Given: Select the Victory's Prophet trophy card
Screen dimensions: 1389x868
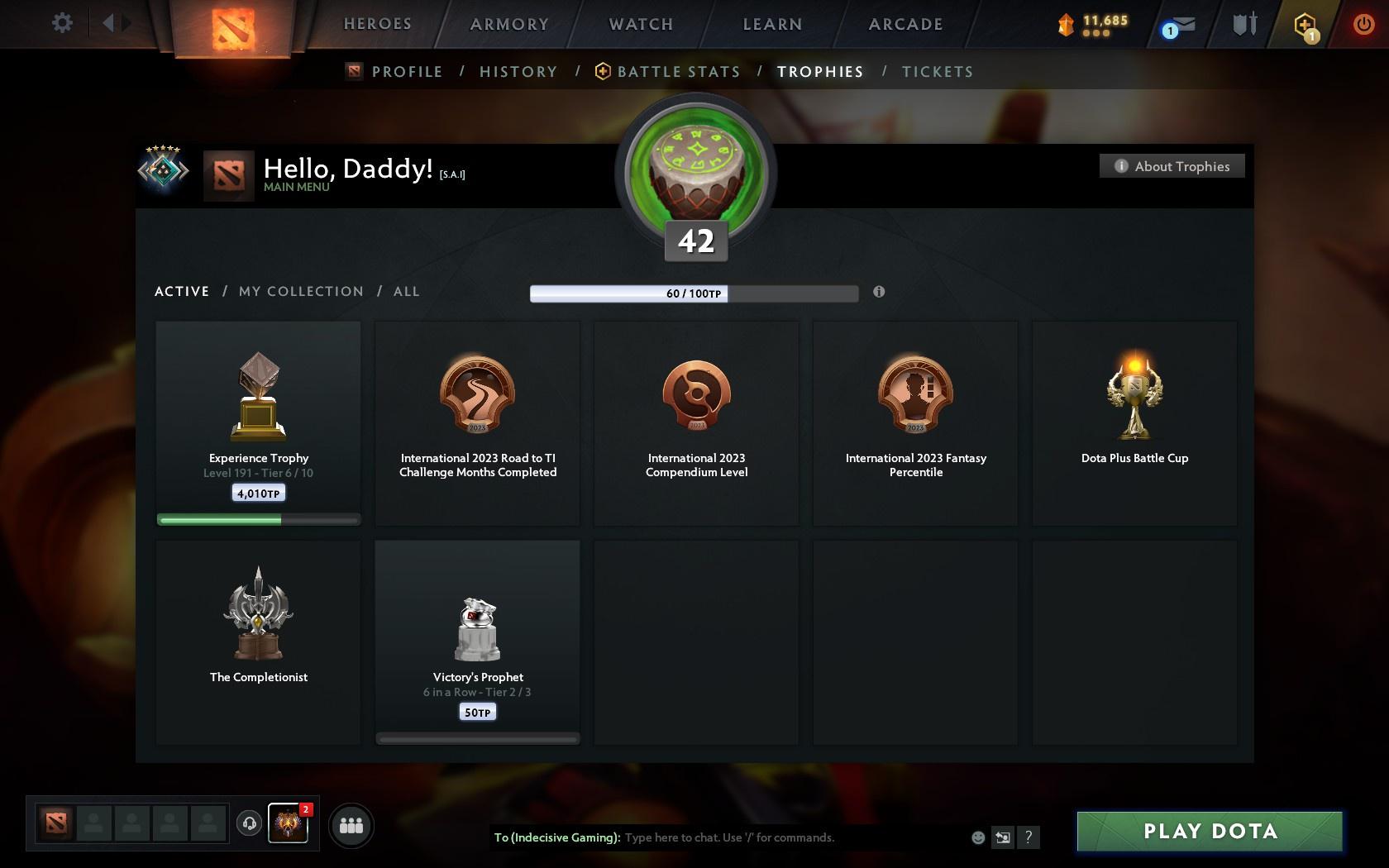Looking at the screenshot, I should coord(477,641).
